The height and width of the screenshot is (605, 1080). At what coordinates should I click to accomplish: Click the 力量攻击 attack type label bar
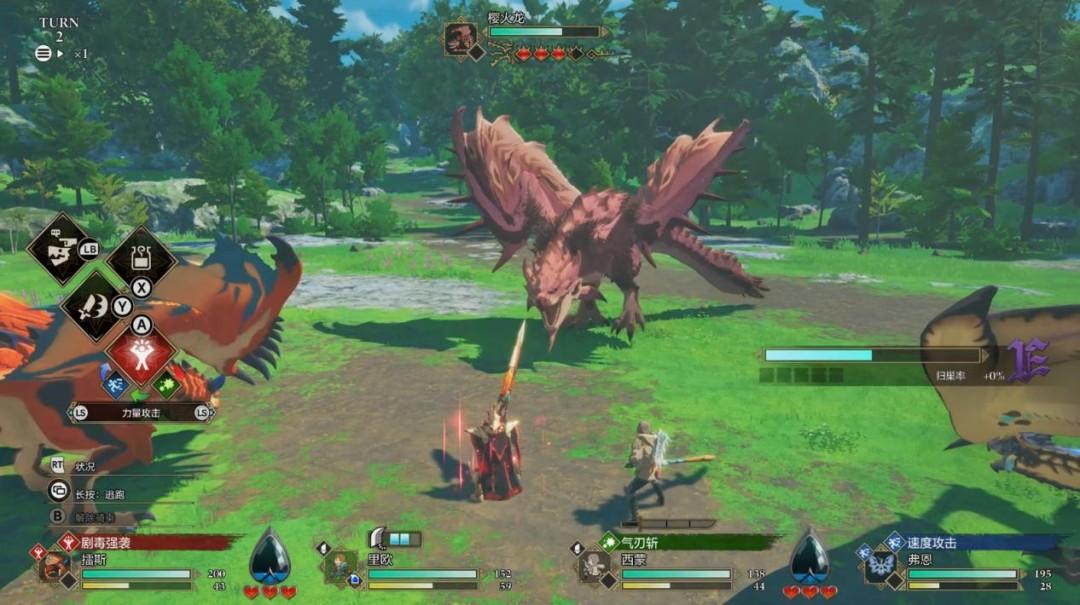[141, 412]
